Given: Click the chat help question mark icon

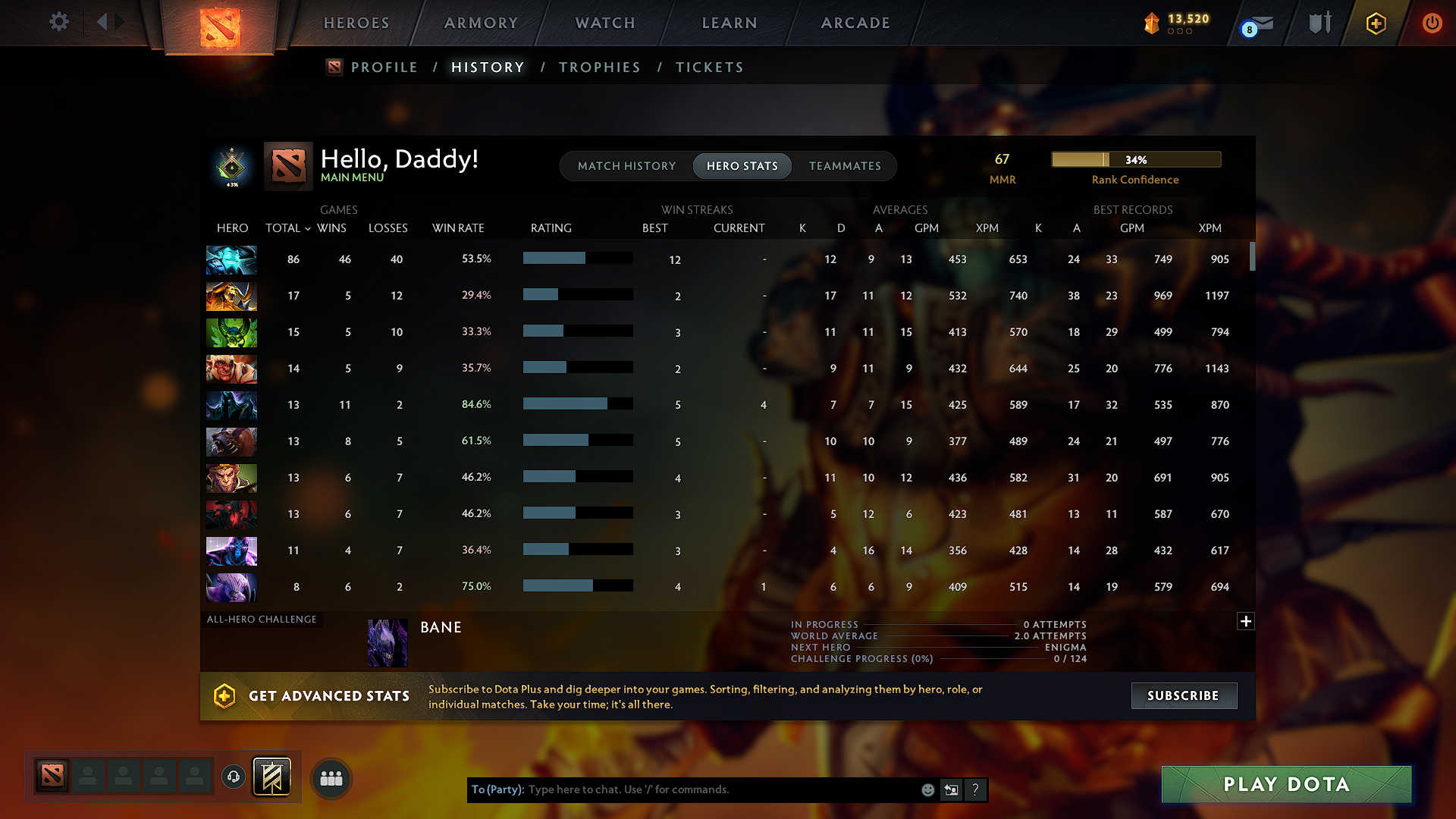Looking at the screenshot, I should pyautogui.click(x=975, y=789).
